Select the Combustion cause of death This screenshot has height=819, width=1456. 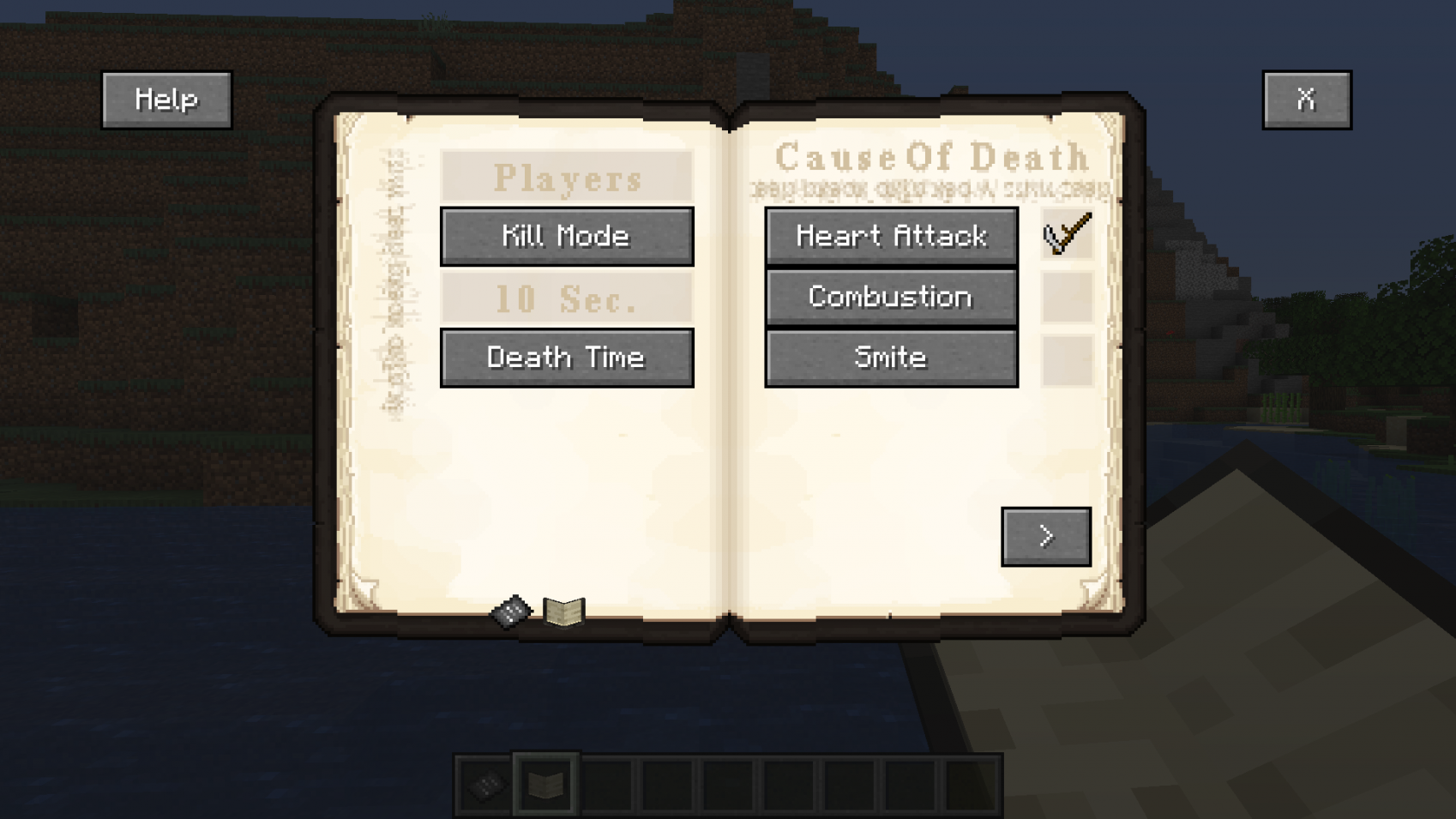890,296
